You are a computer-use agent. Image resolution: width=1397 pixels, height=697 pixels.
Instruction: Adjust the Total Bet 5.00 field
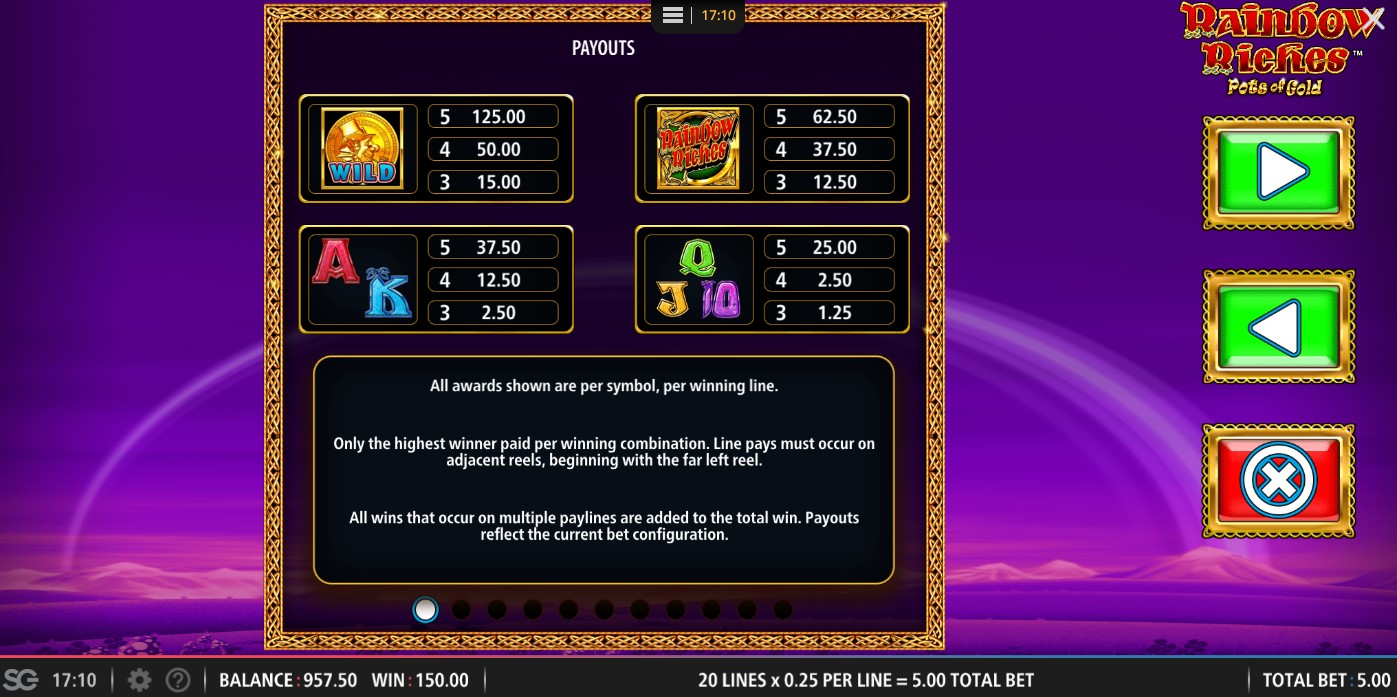click(x=1325, y=681)
